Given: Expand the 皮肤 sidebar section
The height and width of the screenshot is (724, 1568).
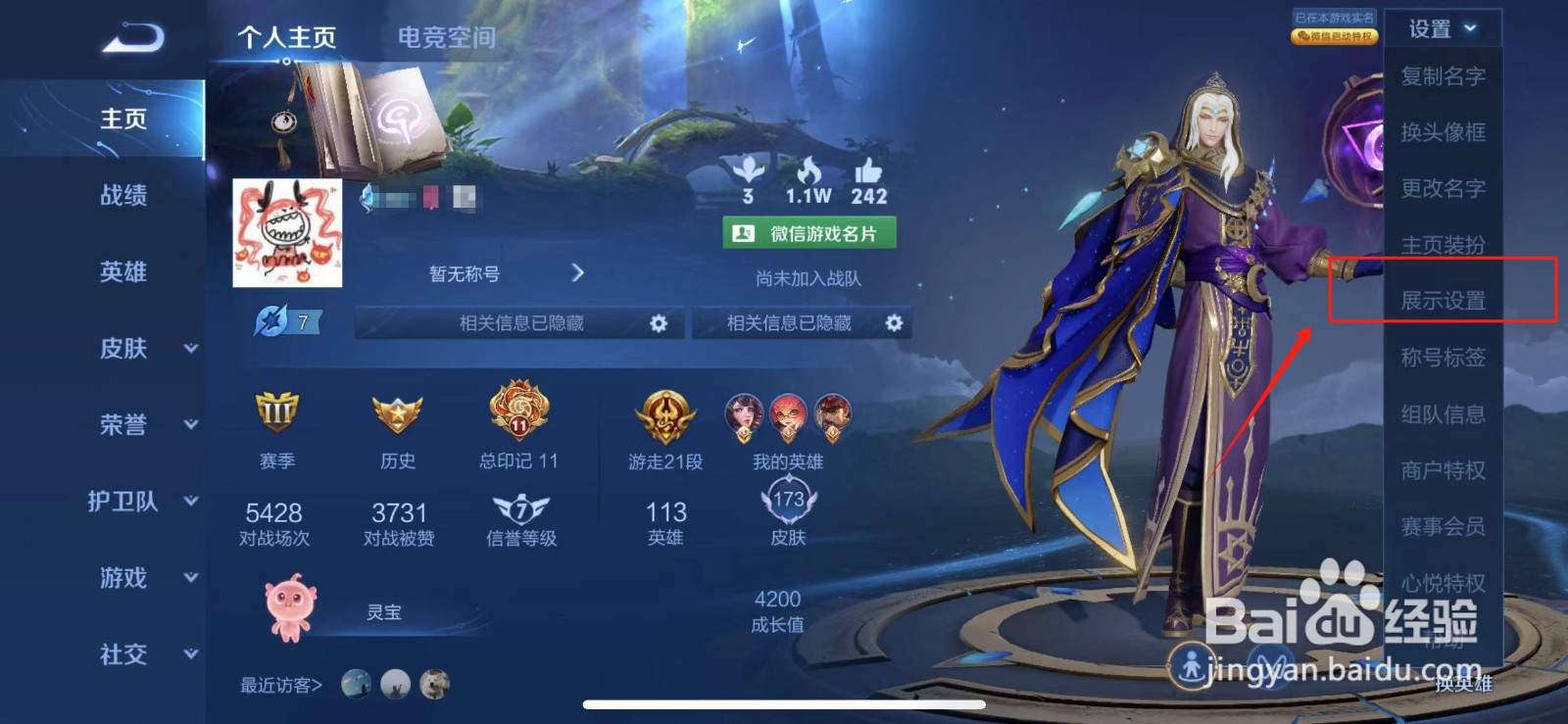Looking at the screenshot, I should pyautogui.click(x=122, y=350).
